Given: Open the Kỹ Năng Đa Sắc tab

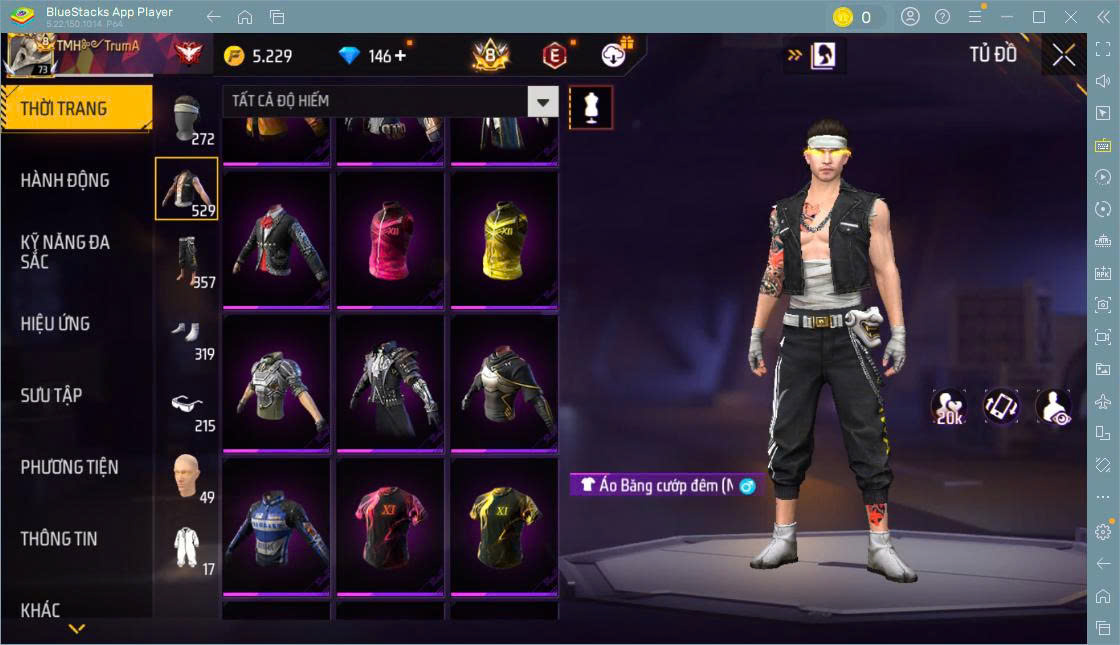Looking at the screenshot, I should (x=65, y=252).
